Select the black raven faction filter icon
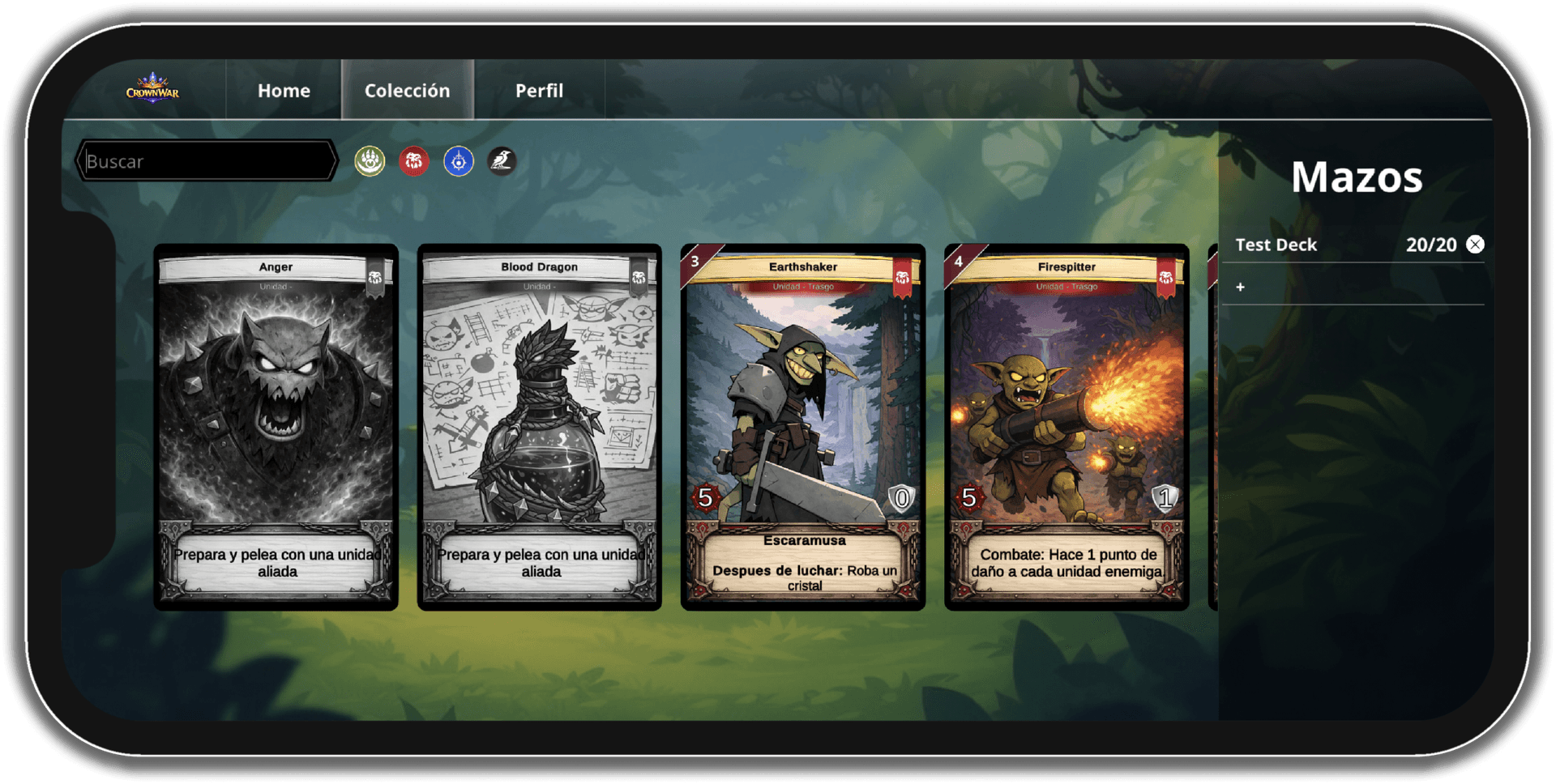1556x784 pixels. 501,162
